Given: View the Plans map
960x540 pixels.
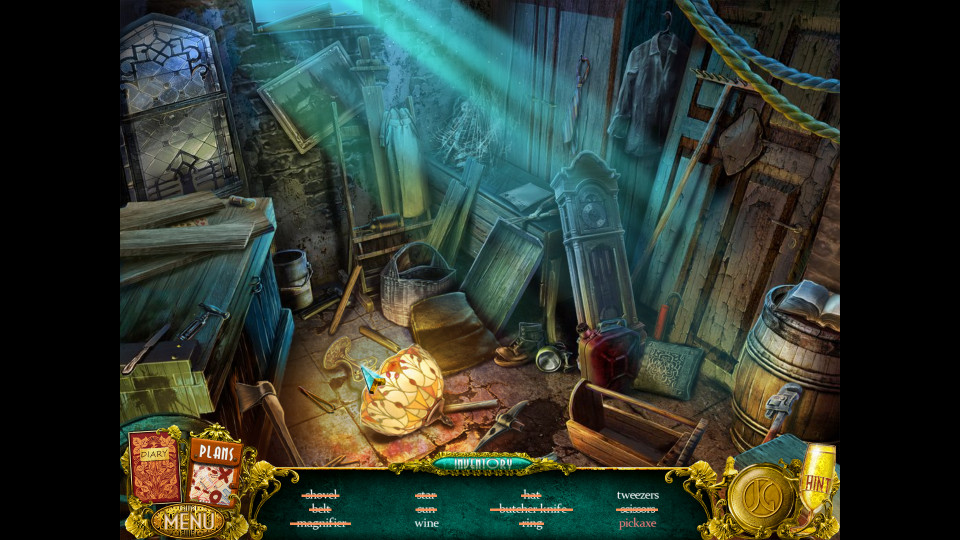Looking at the screenshot, I should tap(214, 471).
